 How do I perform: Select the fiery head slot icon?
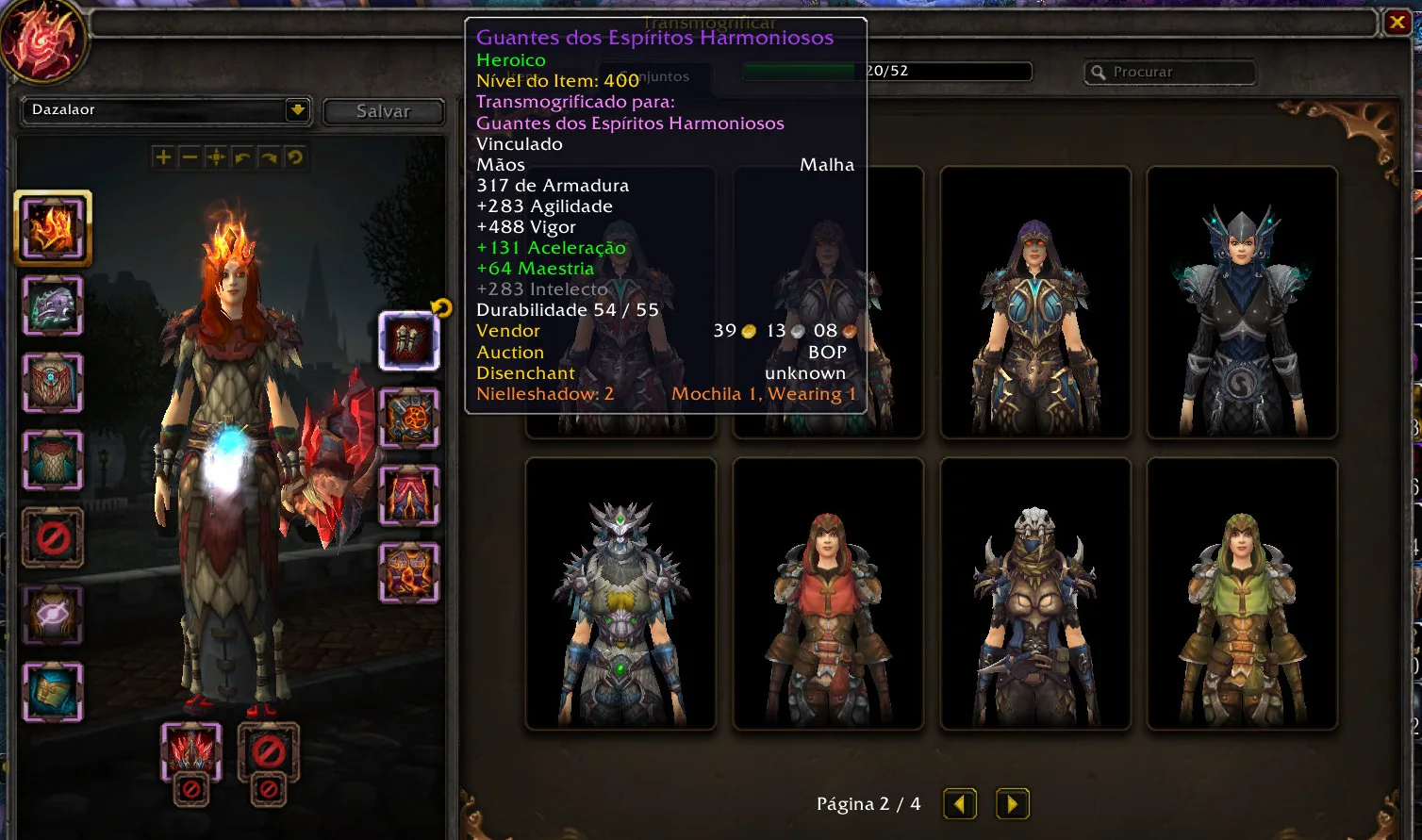point(53,227)
